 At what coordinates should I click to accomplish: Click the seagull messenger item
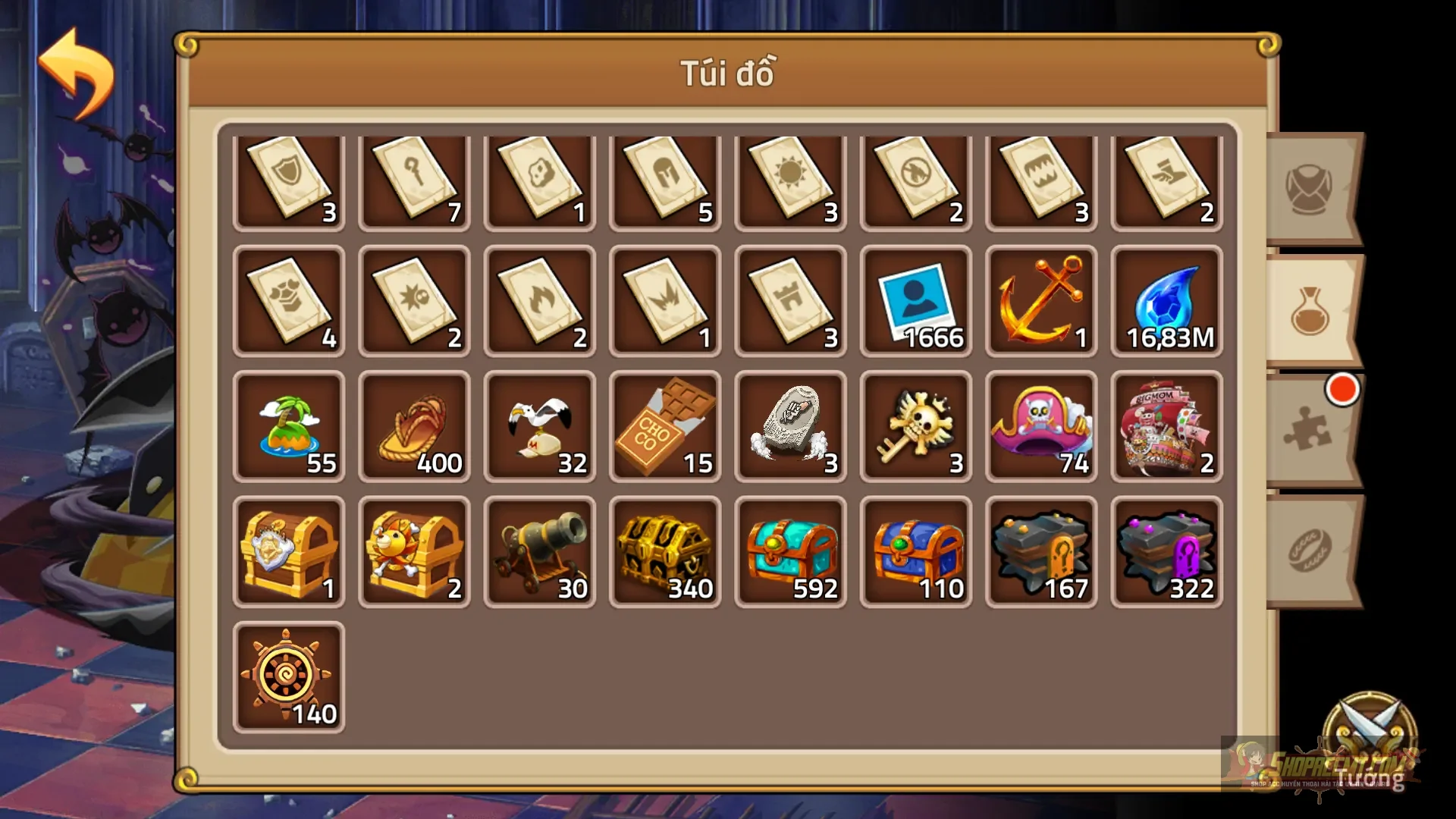coord(540,426)
